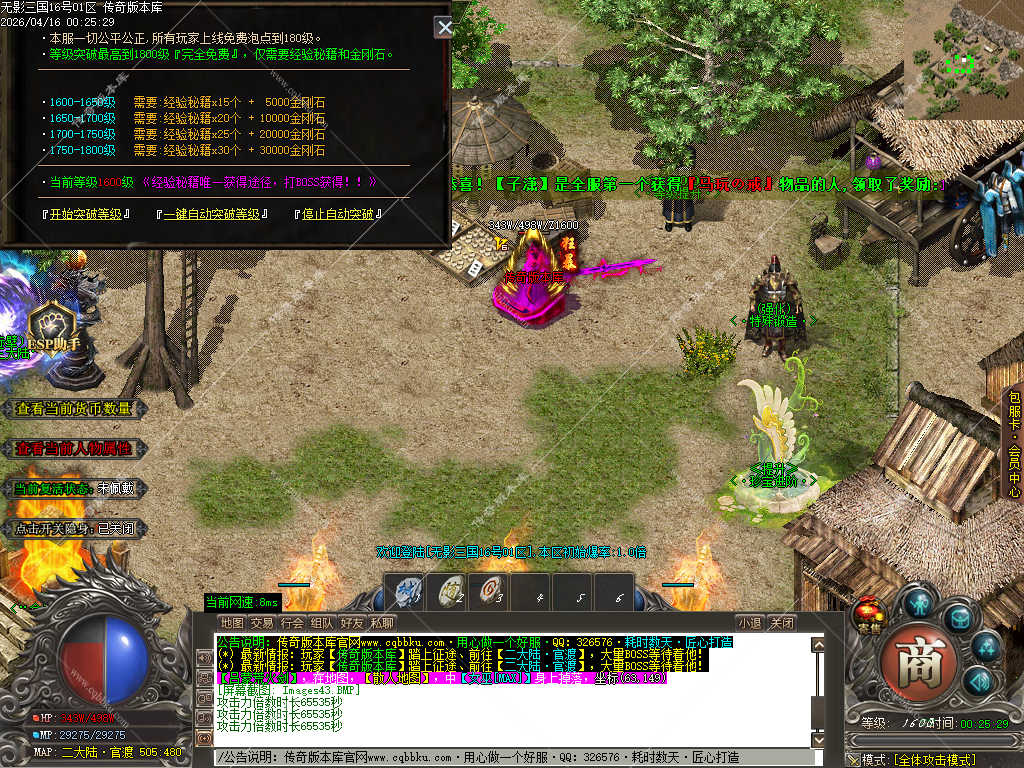The width and height of the screenshot is (1024, 768).
Task: Open 查看当前人物属性 panel
Action: pos(75,449)
